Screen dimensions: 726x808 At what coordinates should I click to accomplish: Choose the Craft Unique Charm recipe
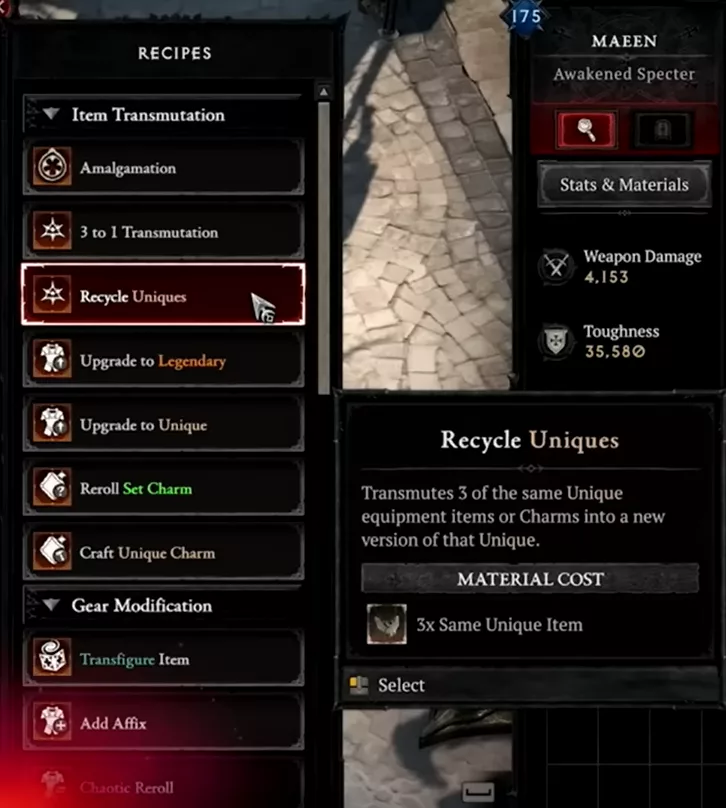coord(163,552)
